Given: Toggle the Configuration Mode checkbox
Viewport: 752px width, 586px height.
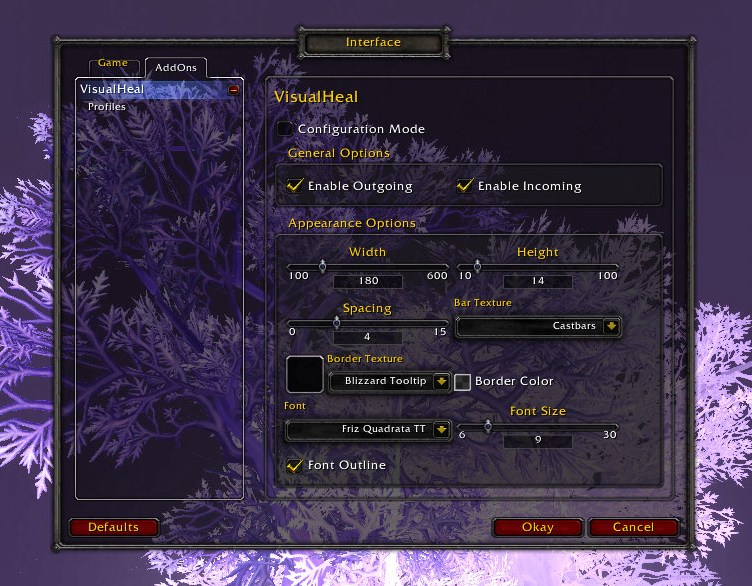Looking at the screenshot, I should (285, 129).
